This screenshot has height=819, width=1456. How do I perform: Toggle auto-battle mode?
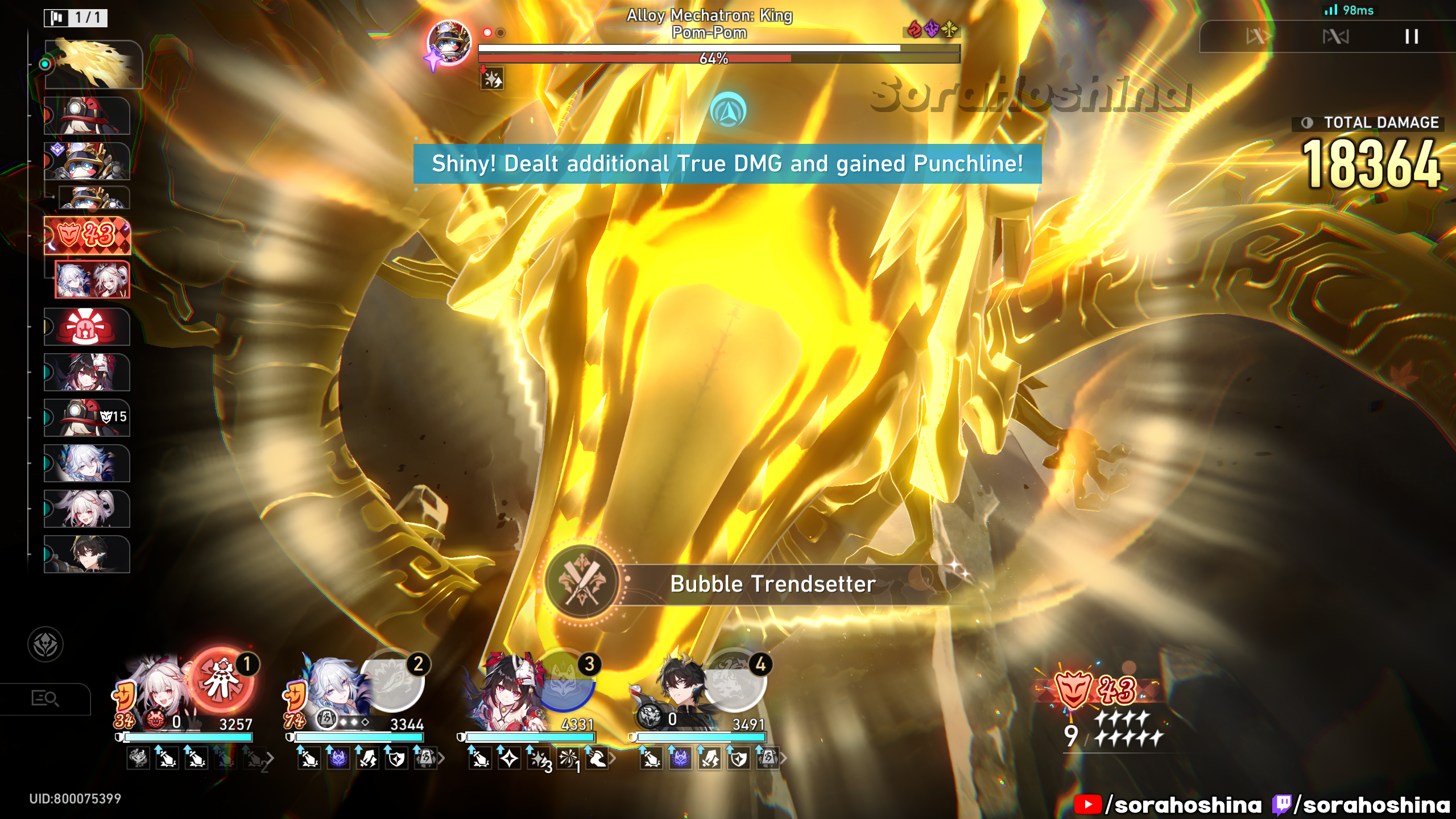(x=1335, y=37)
